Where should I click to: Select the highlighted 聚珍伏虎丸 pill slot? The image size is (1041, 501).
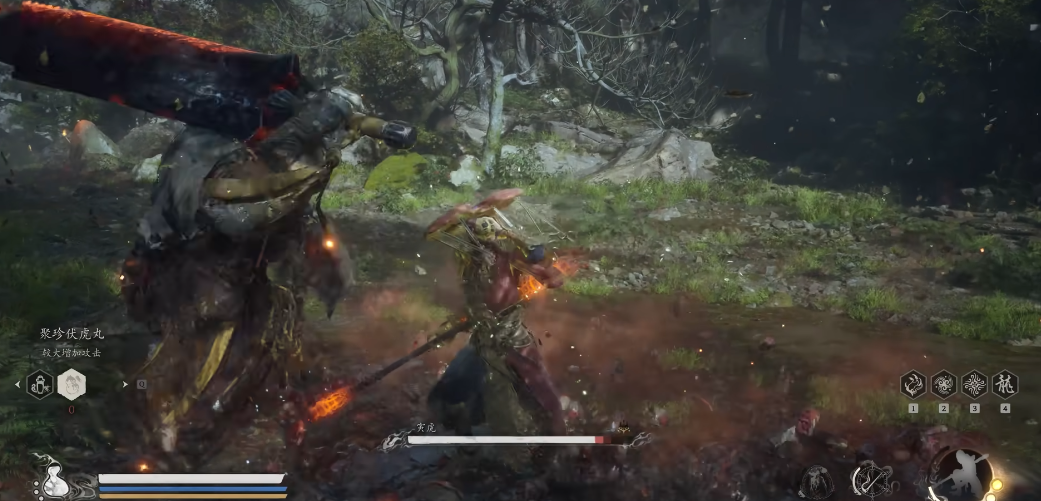click(x=72, y=384)
